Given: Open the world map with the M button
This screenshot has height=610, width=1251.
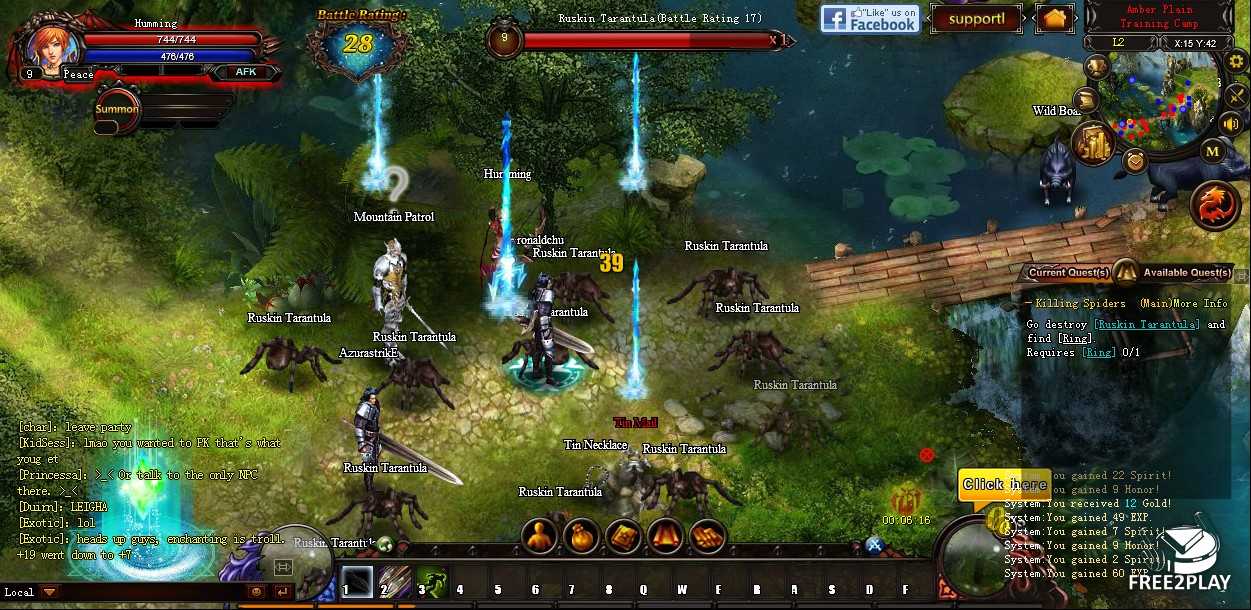Looking at the screenshot, I should point(1212,152).
